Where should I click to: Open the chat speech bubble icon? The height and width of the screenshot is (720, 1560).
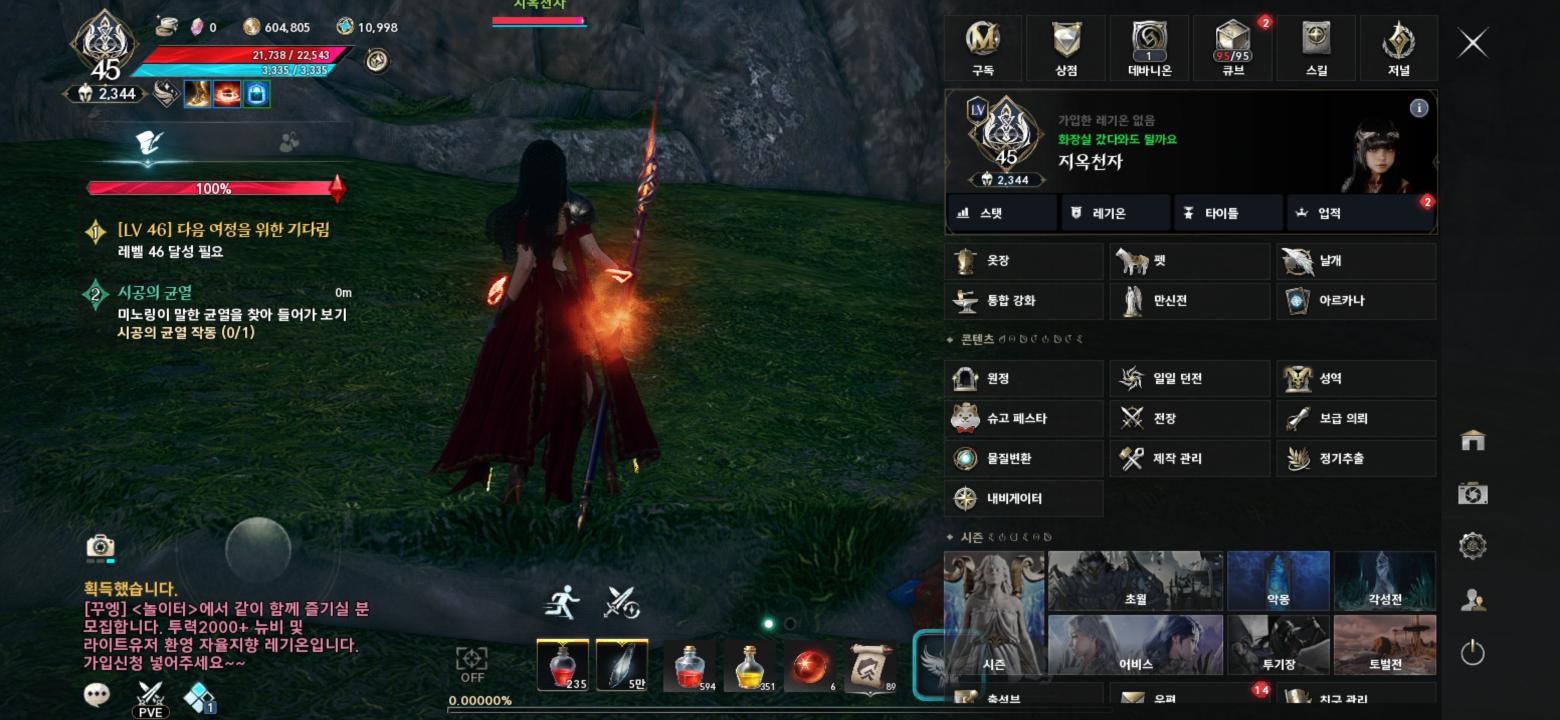[x=97, y=695]
